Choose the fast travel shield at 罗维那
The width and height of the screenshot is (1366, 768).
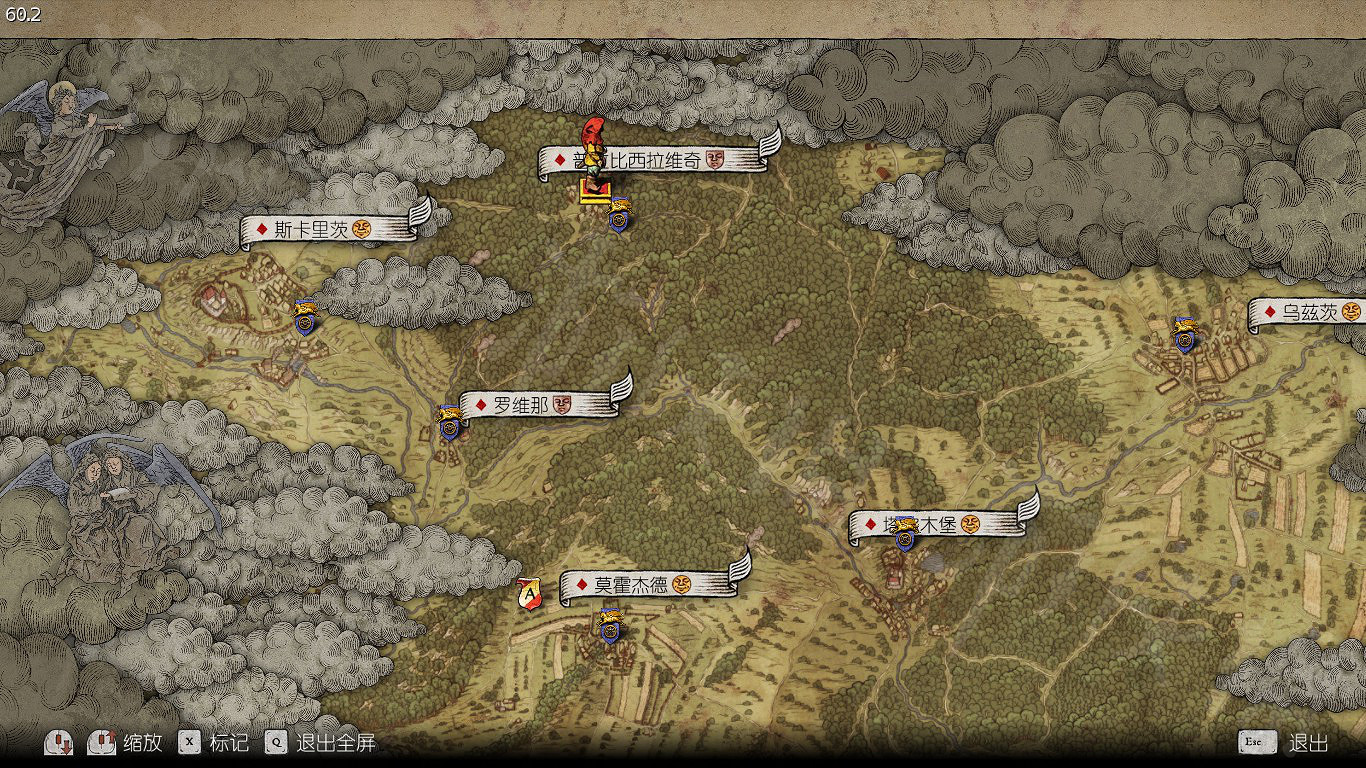[x=449, y=423]
